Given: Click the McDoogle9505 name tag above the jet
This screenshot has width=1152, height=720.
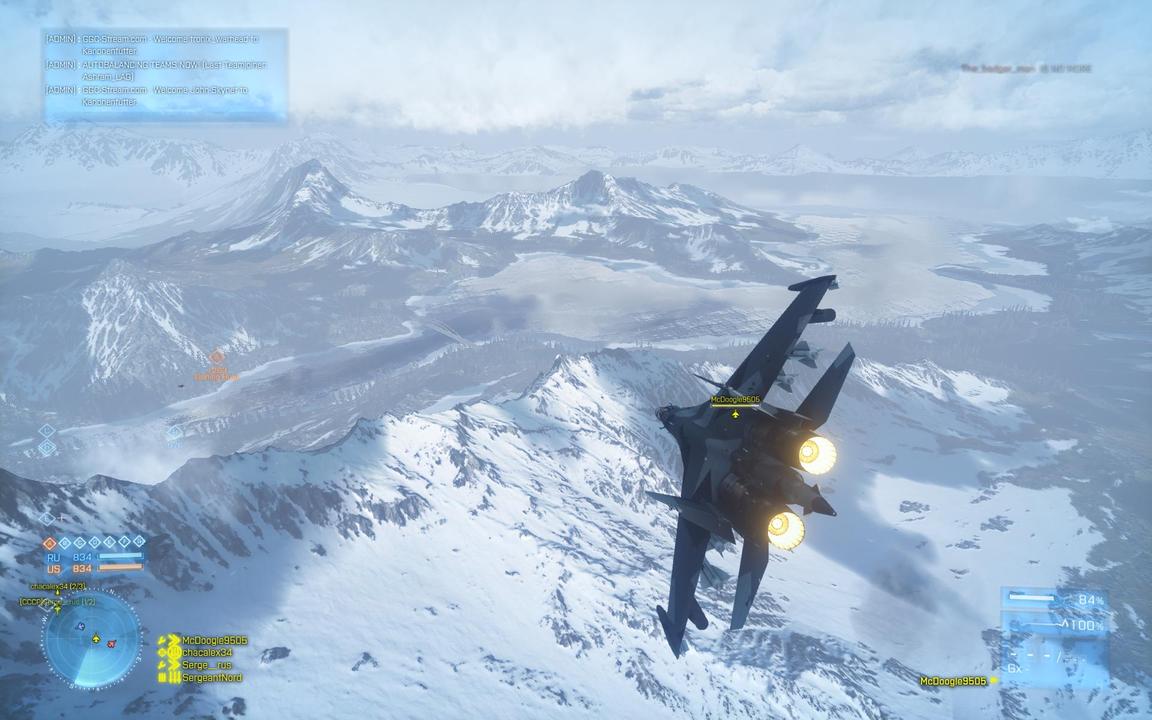Looking at the screenshot, I should pos(735,400).
